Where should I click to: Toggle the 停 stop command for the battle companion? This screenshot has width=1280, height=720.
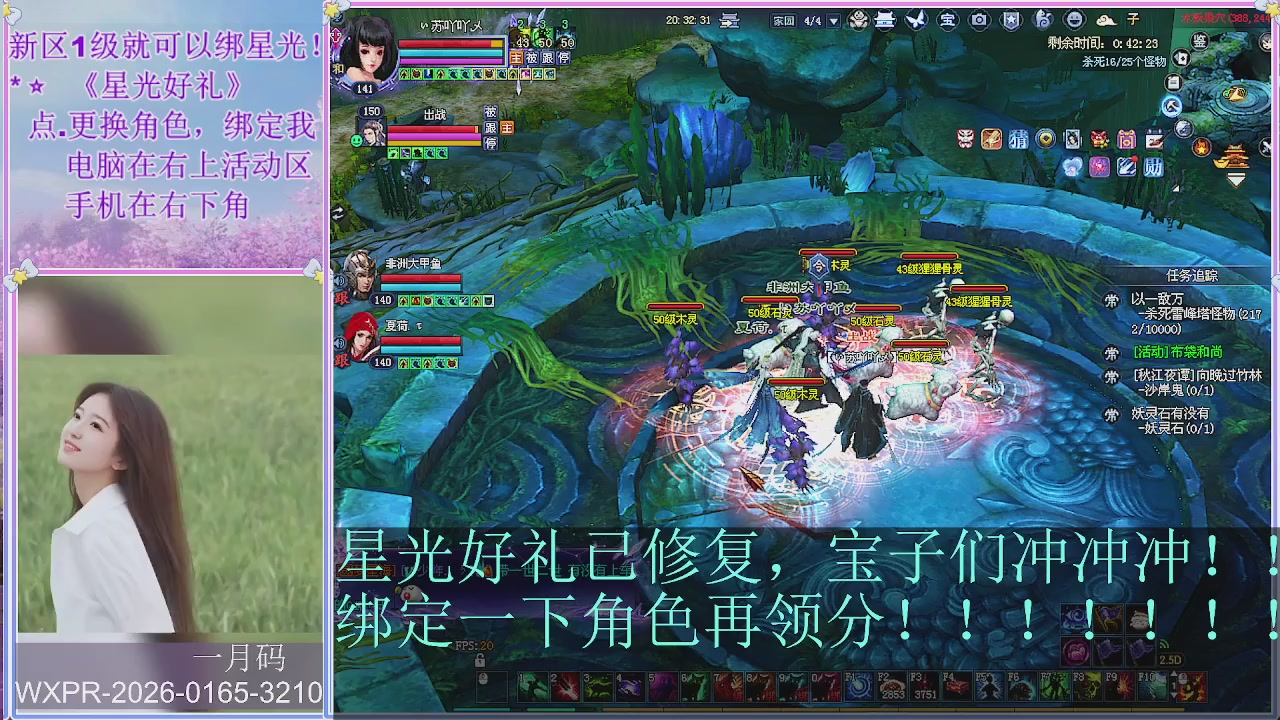click(491, 142)
